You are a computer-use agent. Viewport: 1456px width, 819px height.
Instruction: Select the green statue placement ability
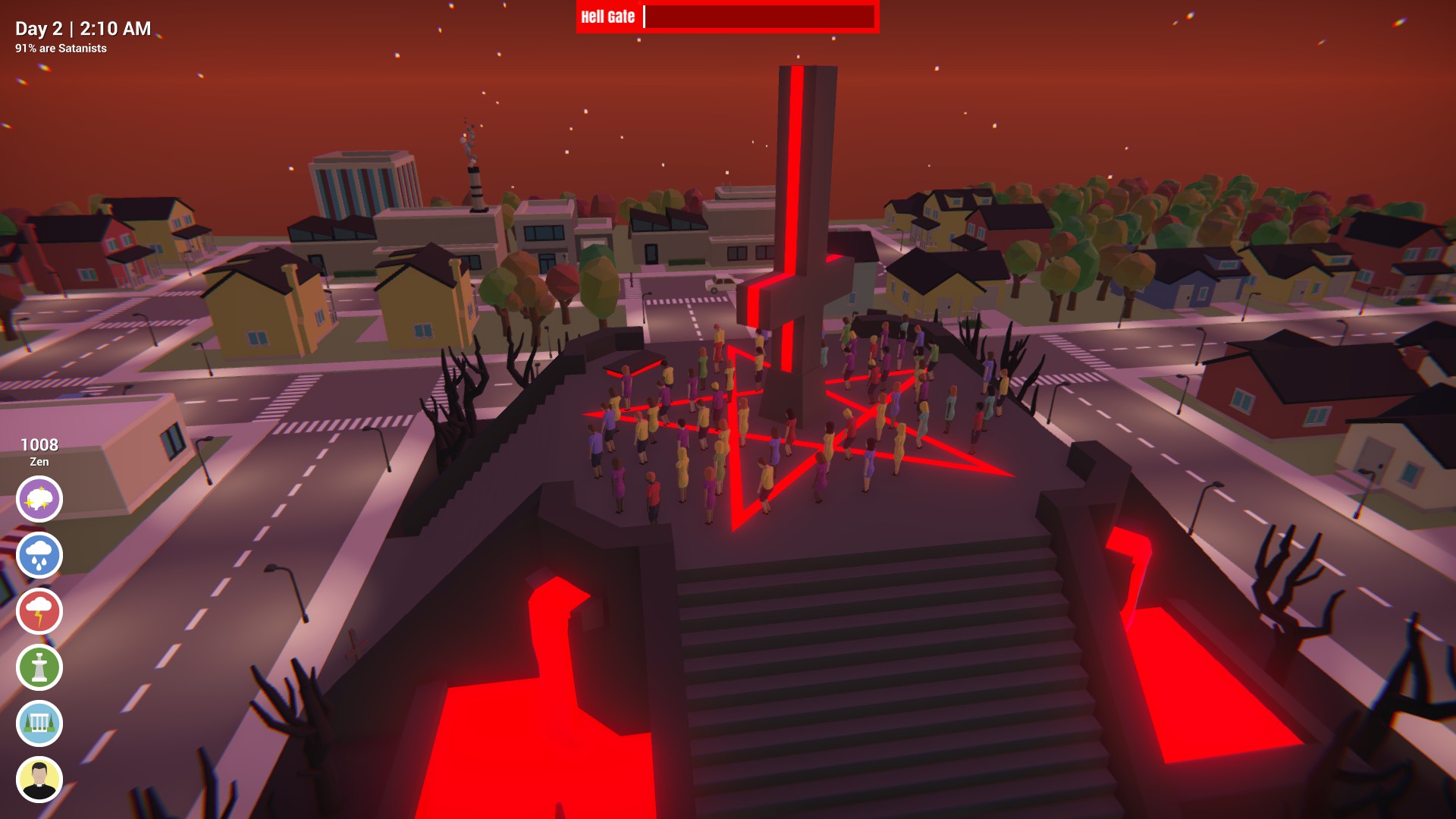41,667
